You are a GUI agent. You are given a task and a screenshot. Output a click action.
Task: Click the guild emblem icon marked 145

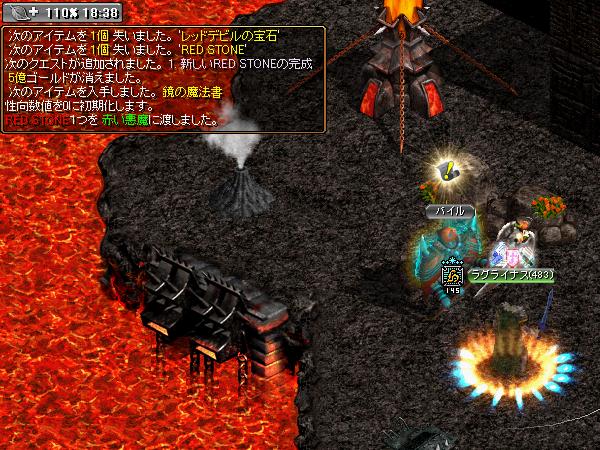pos(453,274)
